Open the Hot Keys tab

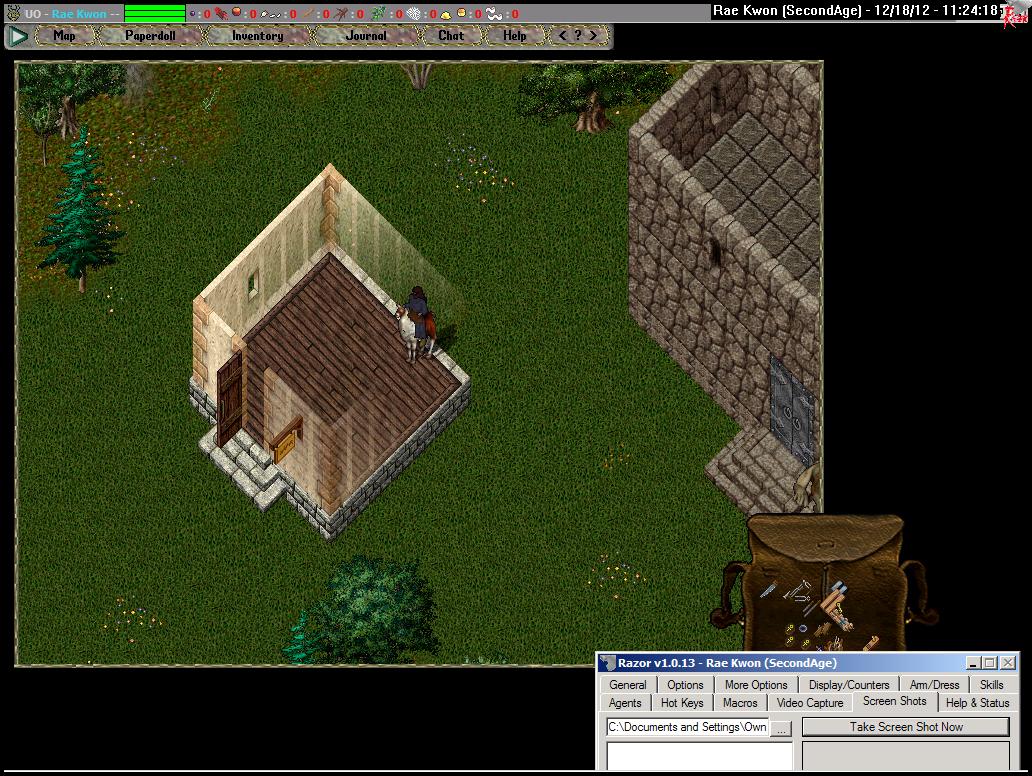tap(682, 703)
